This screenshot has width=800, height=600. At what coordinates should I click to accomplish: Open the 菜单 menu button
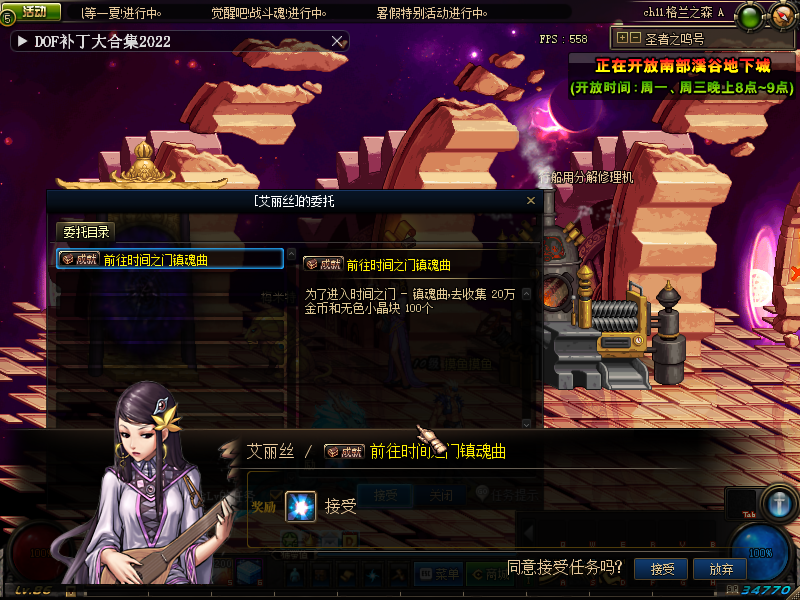[x=440, y=575]
